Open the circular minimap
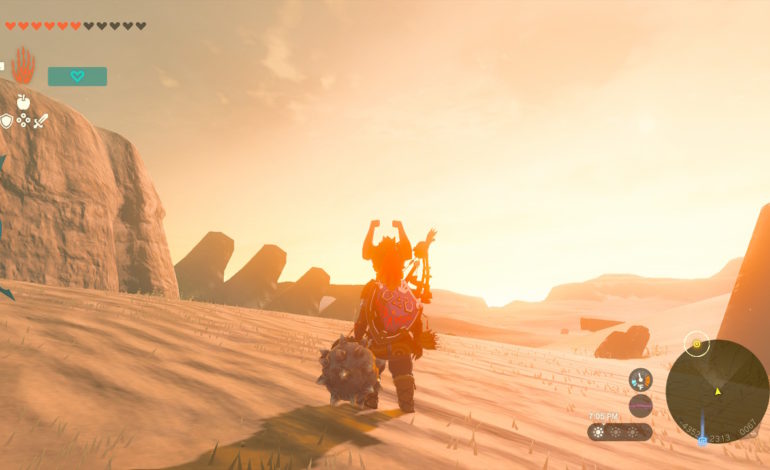 (x=717, y=390)
